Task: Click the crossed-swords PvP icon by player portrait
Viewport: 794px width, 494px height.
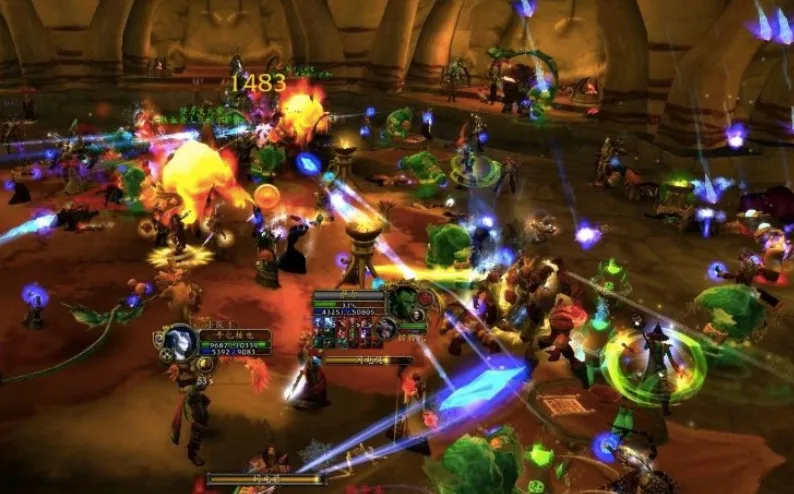Action: coord(165,354)
